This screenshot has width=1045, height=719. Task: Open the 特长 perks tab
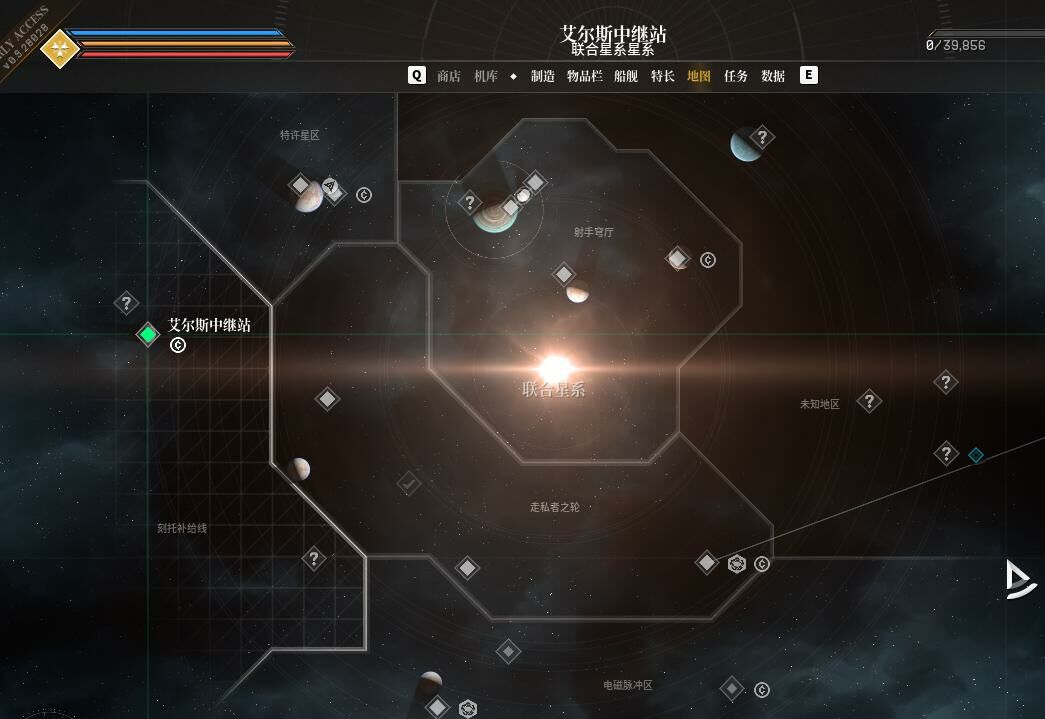click(x=663, y=76)
